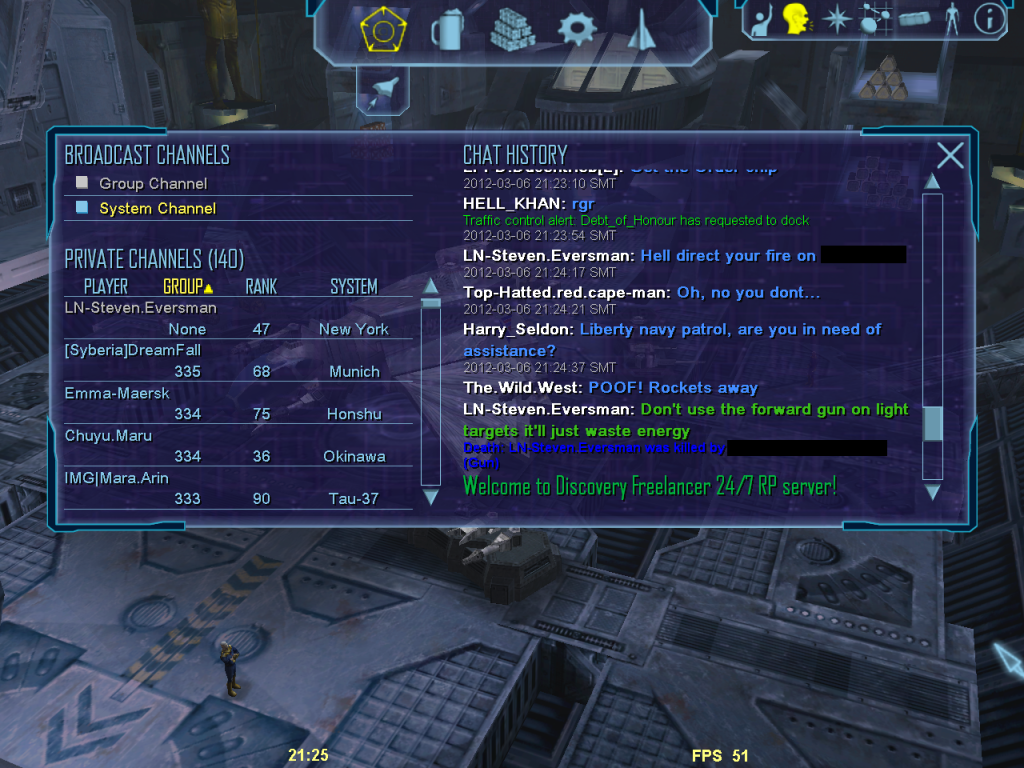Viewport: 1024px width, 768px height.
Task: Select the Group Channel checkbox
Action: pyautogui.click(x=82, y=183)
